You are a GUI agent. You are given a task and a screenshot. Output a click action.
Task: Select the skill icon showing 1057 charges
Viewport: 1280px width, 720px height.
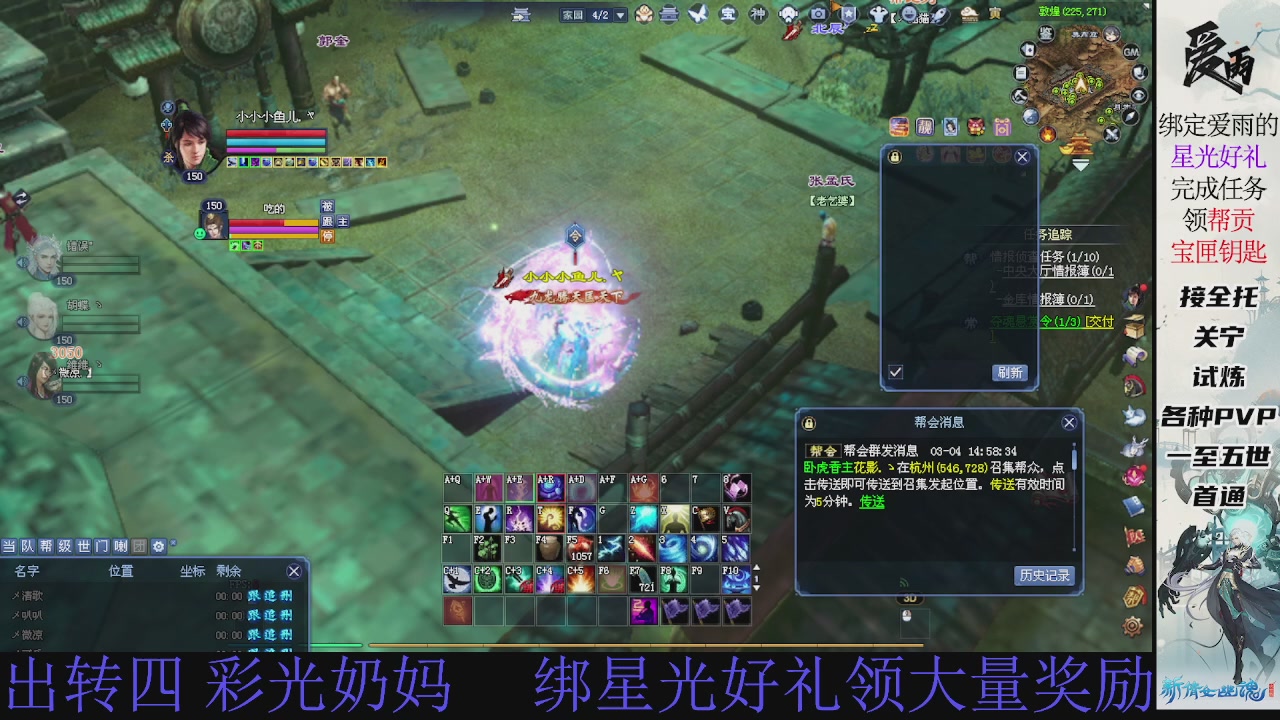(x=582, y=549)
